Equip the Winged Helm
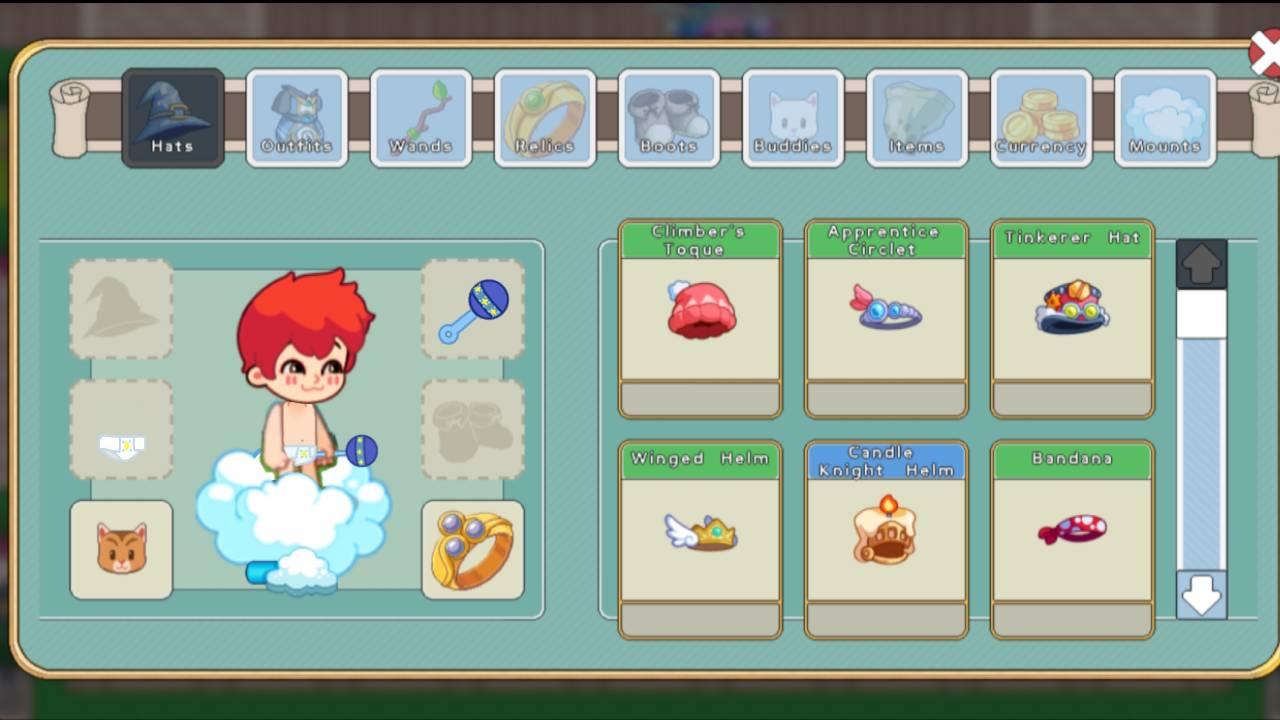This screenshot has height=720, width=1280. pyautogui.click(x=700, y=535)
